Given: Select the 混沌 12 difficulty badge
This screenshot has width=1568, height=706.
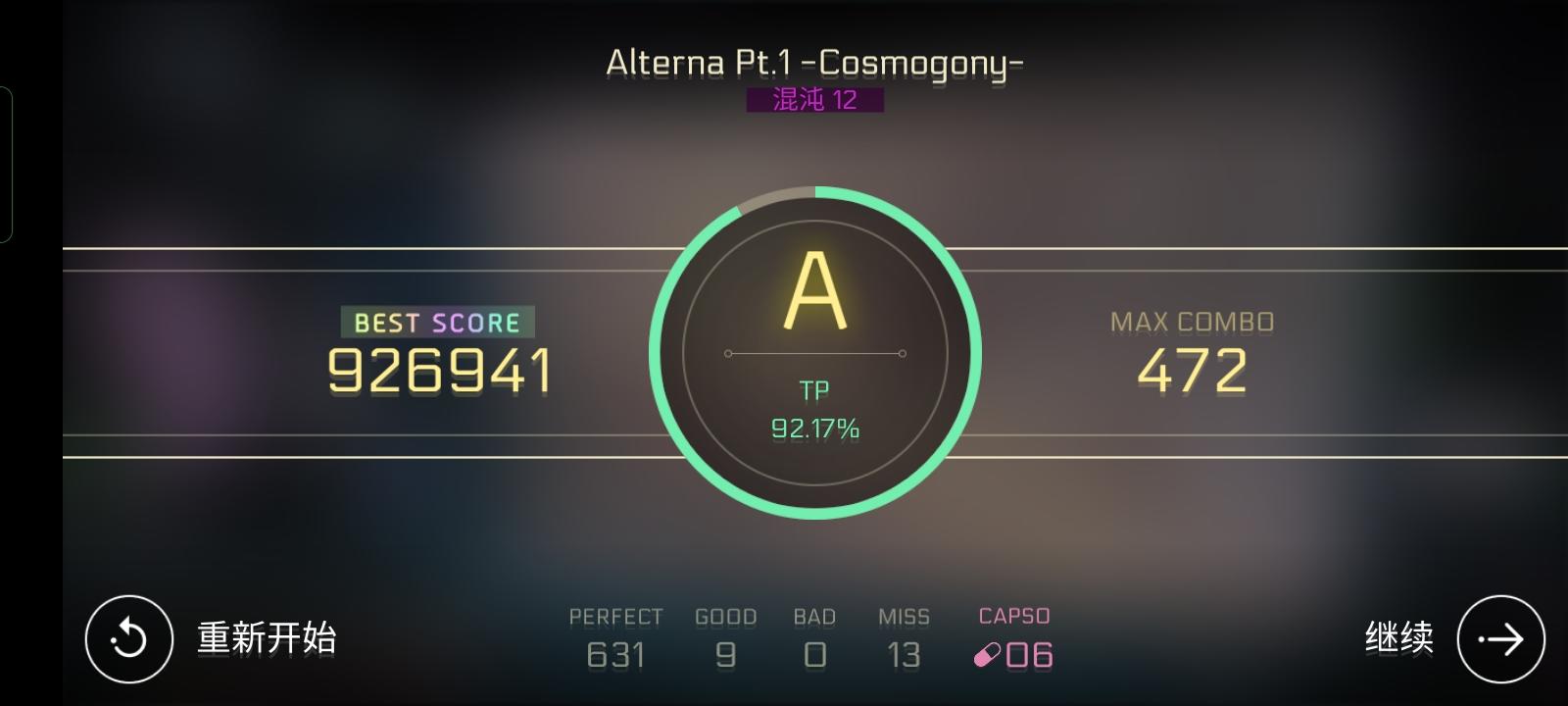Looking at the screenshot, I should point(813,99).
